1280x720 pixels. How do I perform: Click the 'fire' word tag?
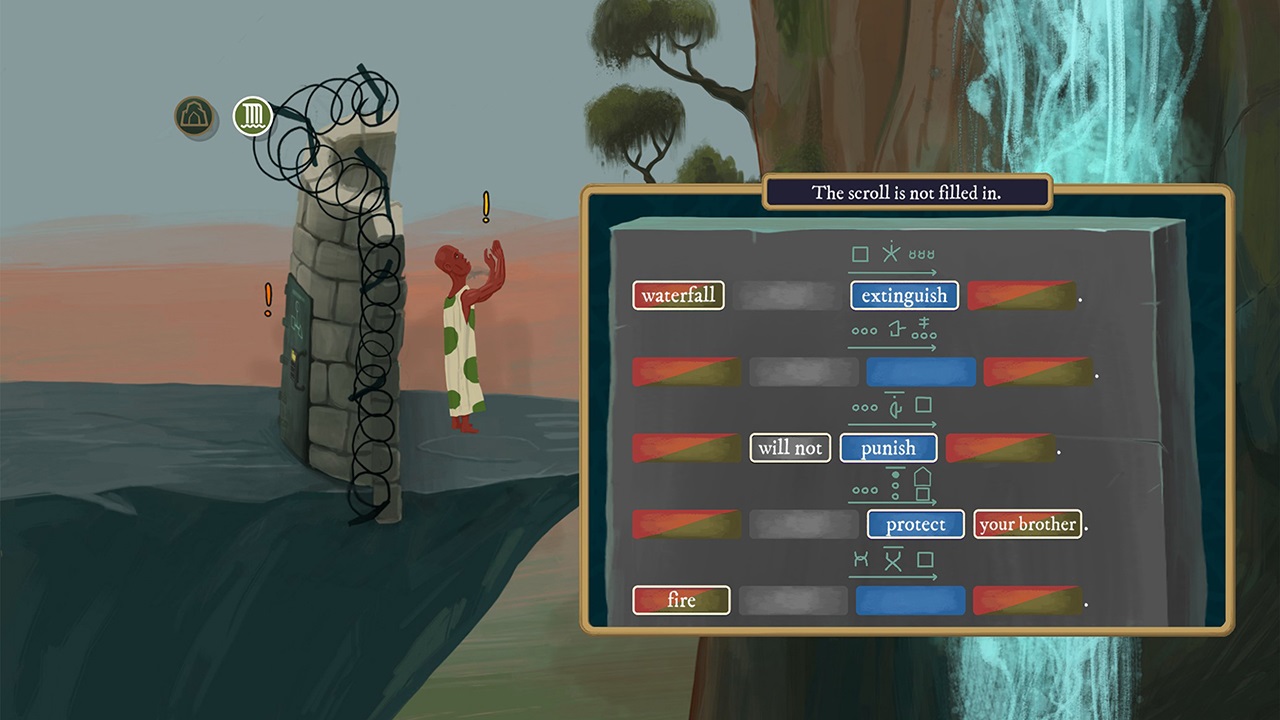[681, 600]
